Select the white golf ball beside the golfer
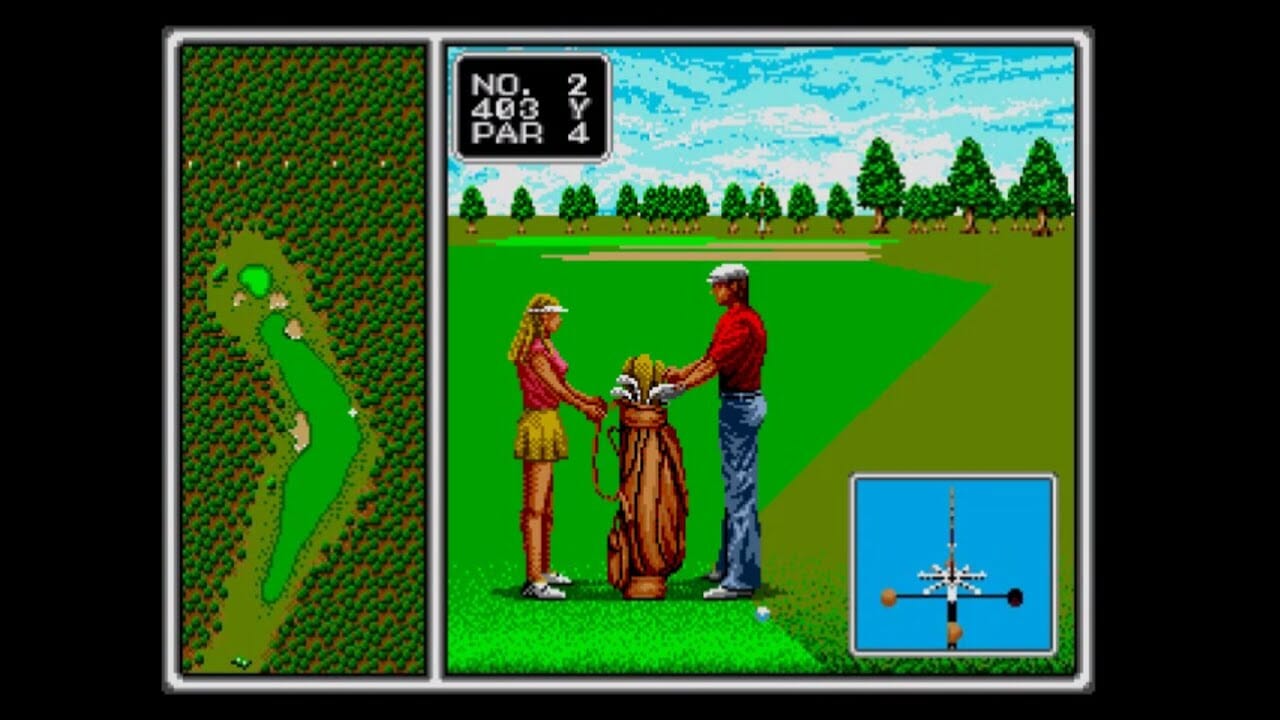This screenshot has height=720, width=1280. [762, 614]
